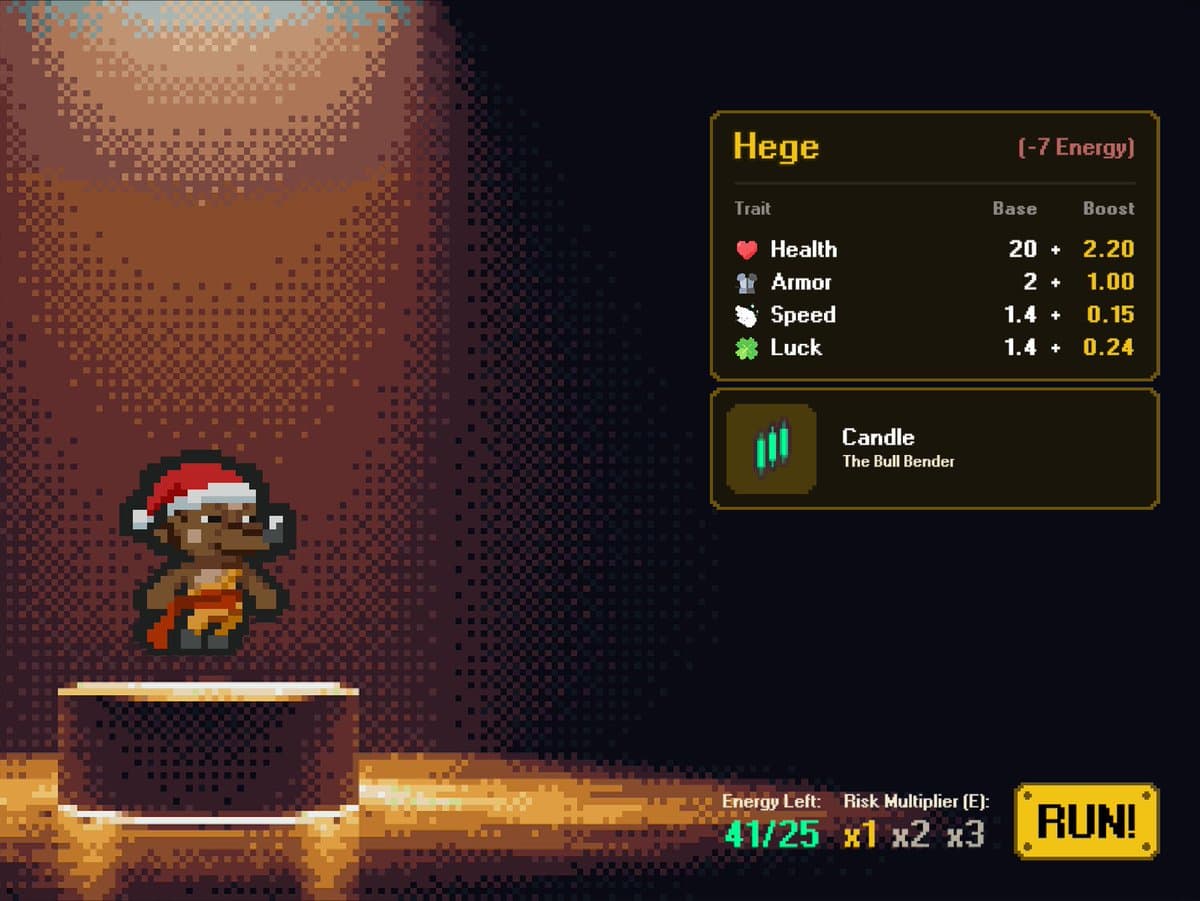
Task: Start the run with the RUN! button
Action: coord(1086,822)
